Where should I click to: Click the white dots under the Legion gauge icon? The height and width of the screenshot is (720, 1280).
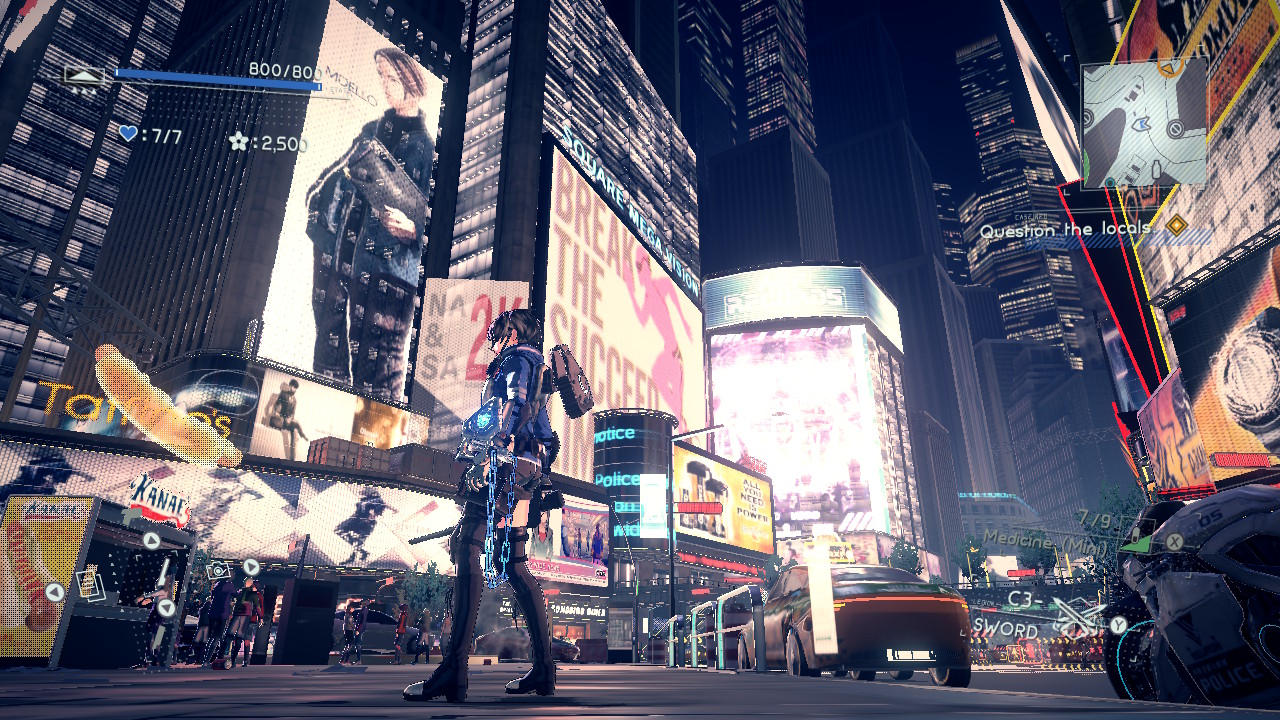click(x=85, y=91)
